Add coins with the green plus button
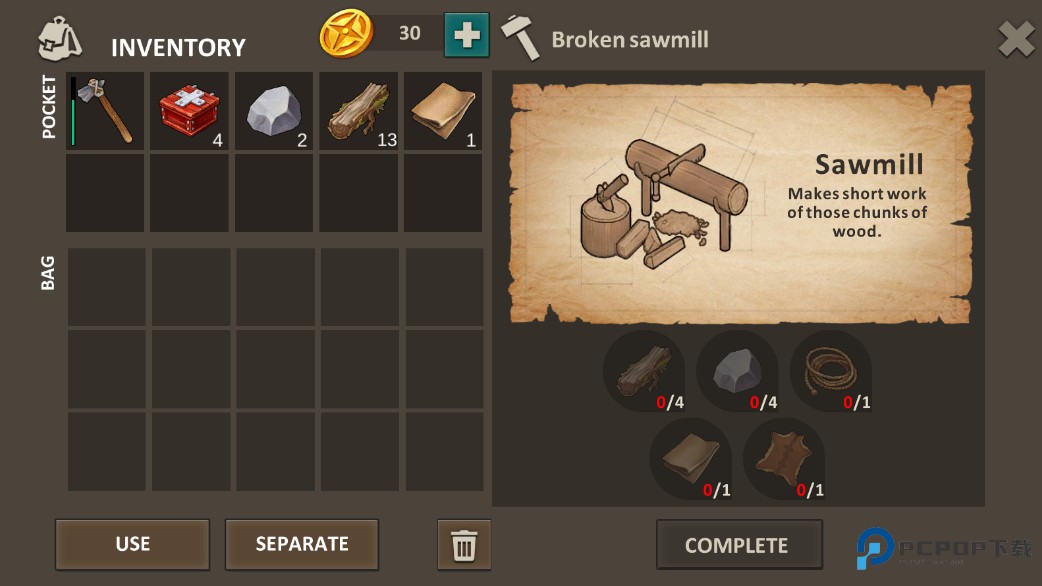Image resolution: width=1042 pixels, height=586 pixels. [466, 34]
